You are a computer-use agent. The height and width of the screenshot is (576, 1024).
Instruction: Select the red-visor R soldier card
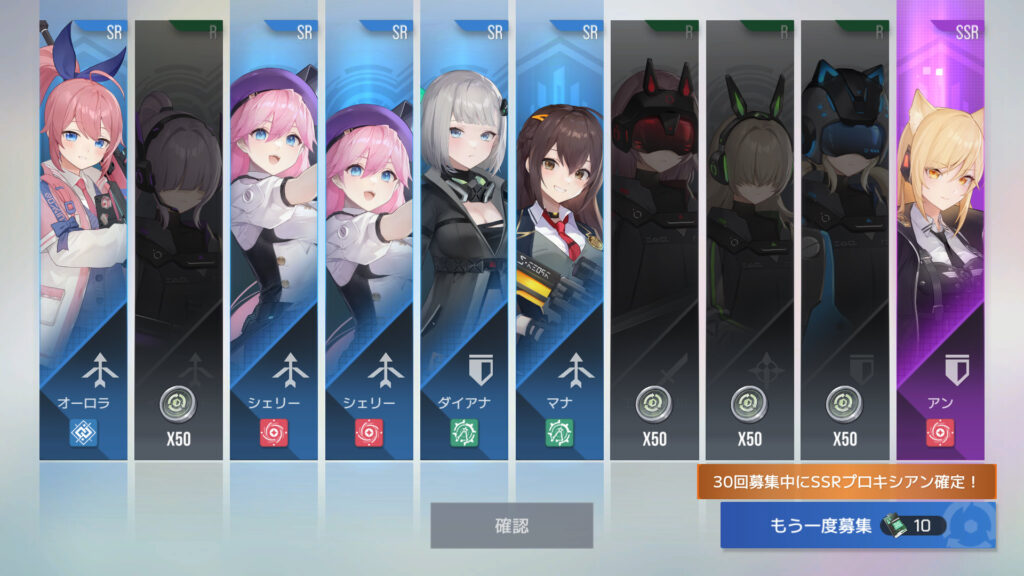(x=654, y=230)
